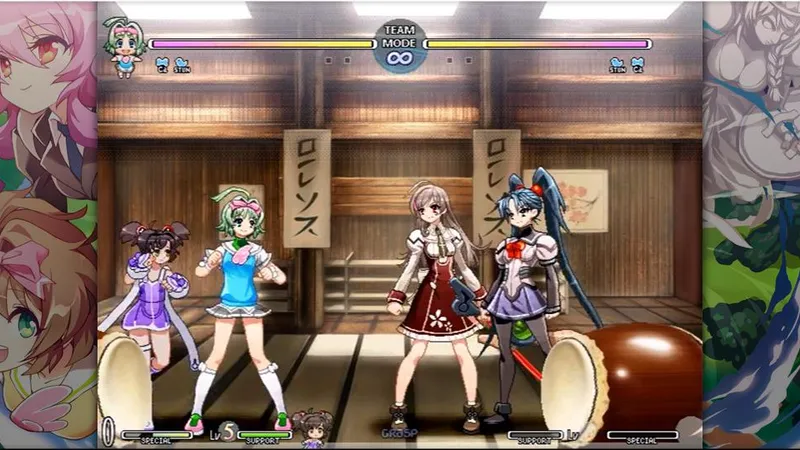
Task: Click the green-haired player one portrait
Action: 123,46
